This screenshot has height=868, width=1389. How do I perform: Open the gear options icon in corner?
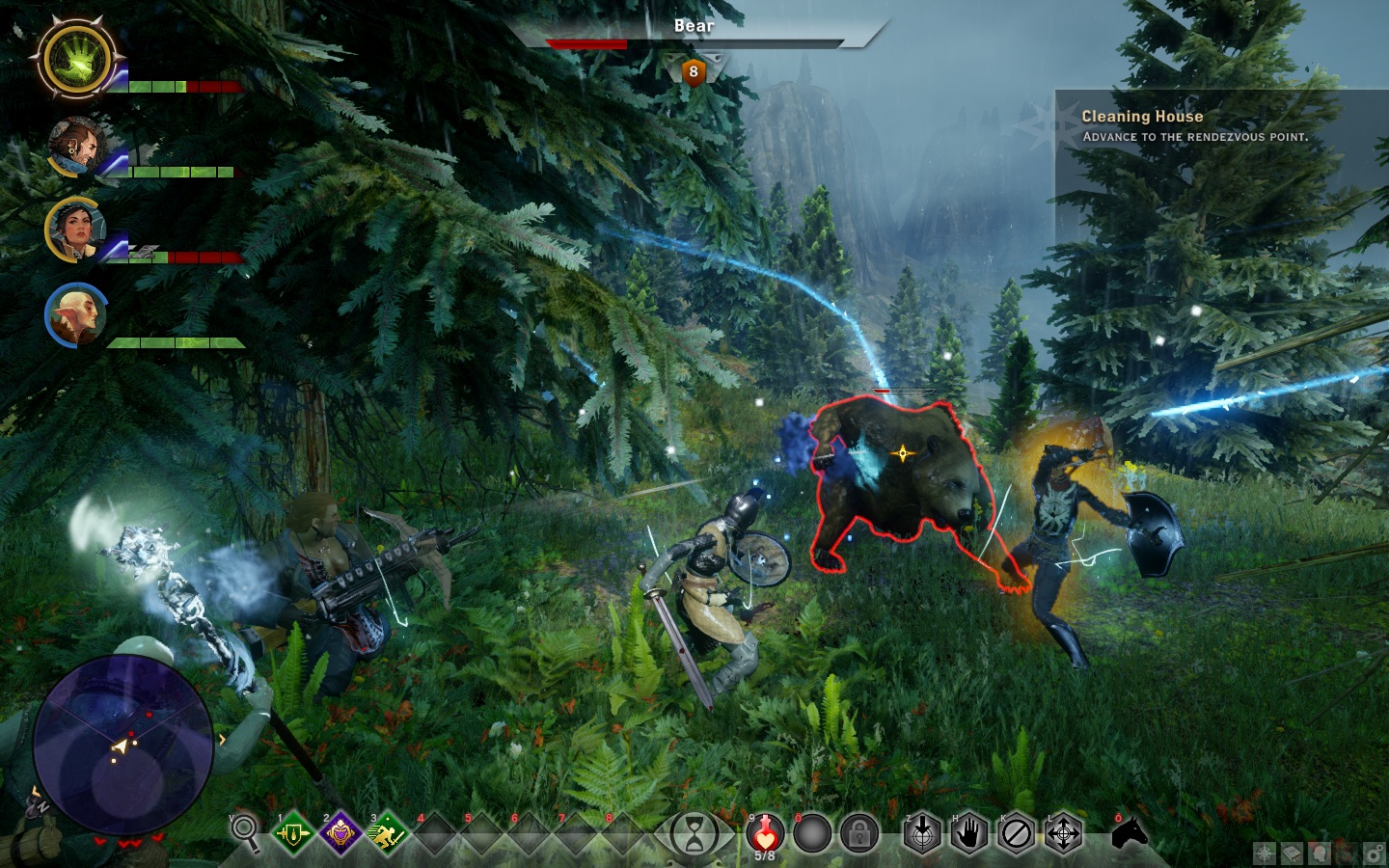coord(1374,853)
